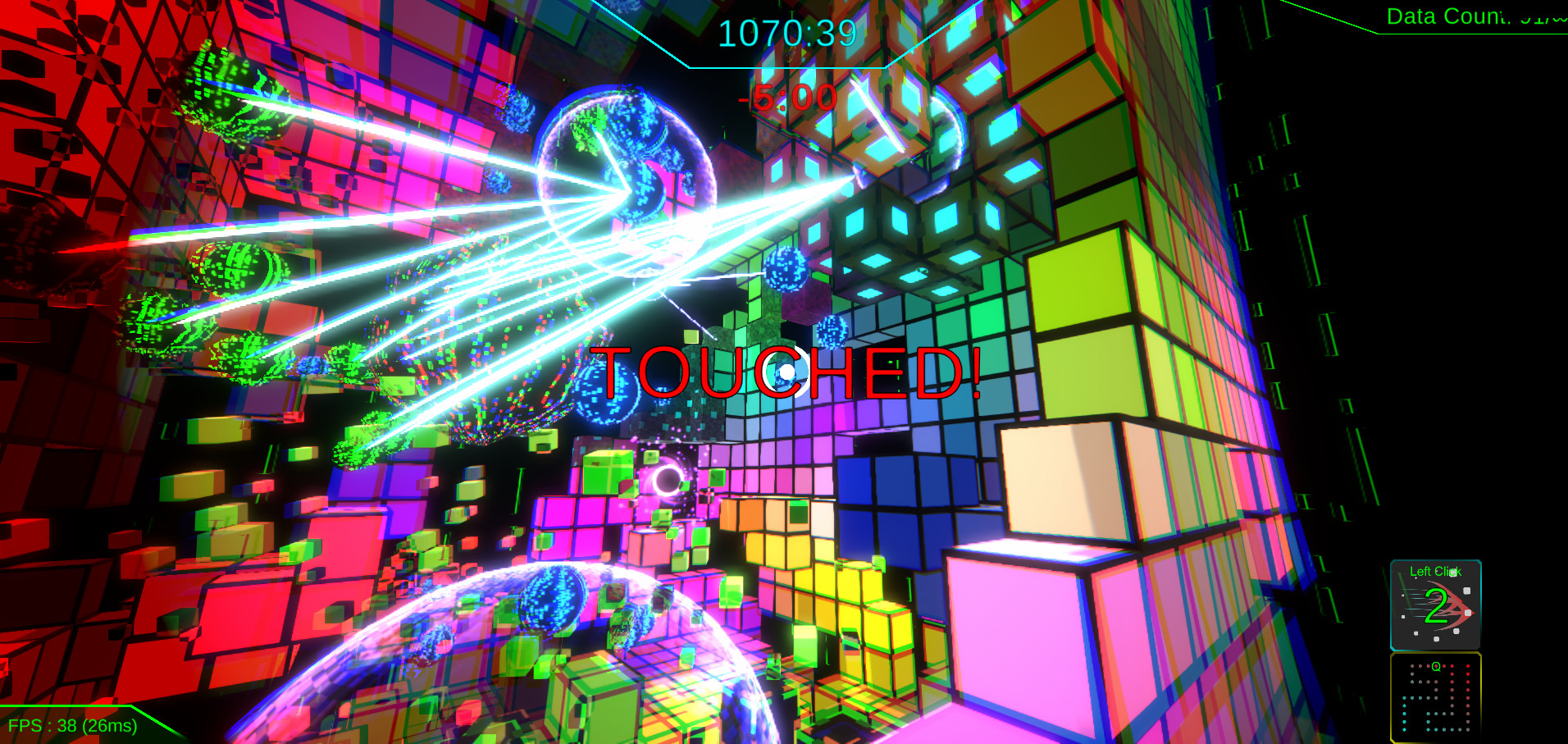Click the red -5.00 score text
The height and width of the screenshot is (744, 1568).
[786, 98]
